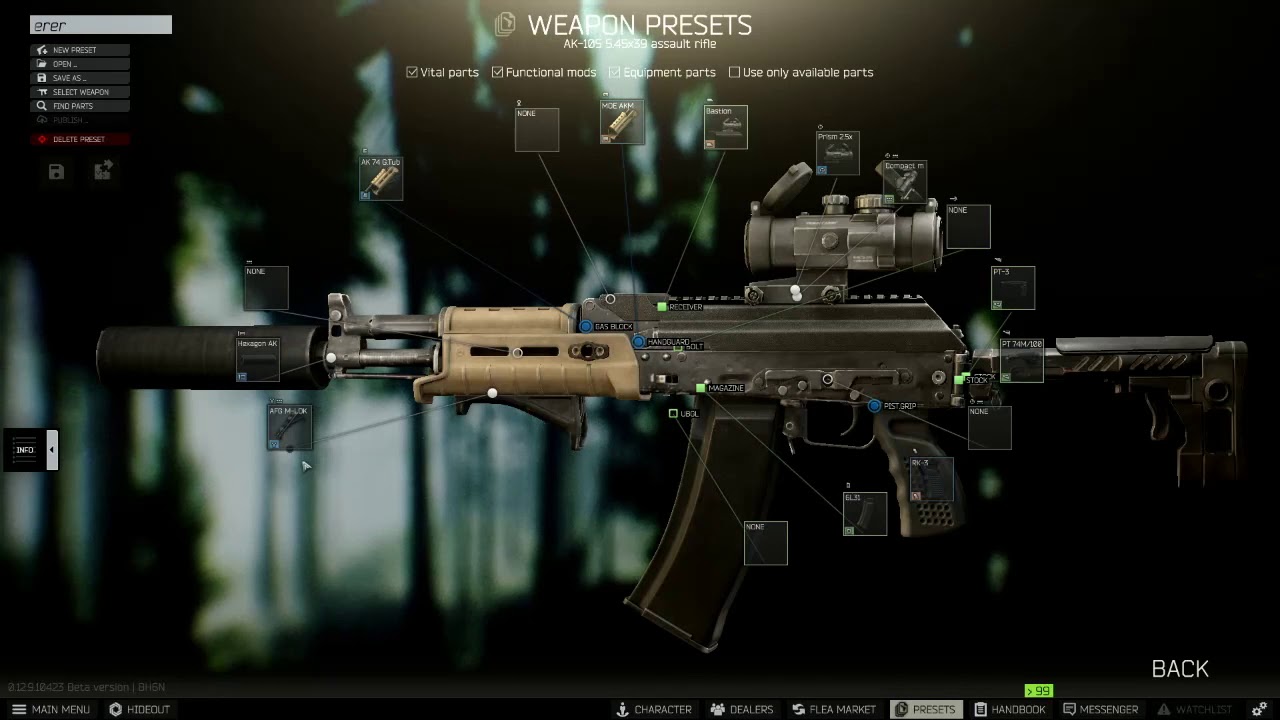Toggle the Vital parts checkbox

[x=412, y=72]
